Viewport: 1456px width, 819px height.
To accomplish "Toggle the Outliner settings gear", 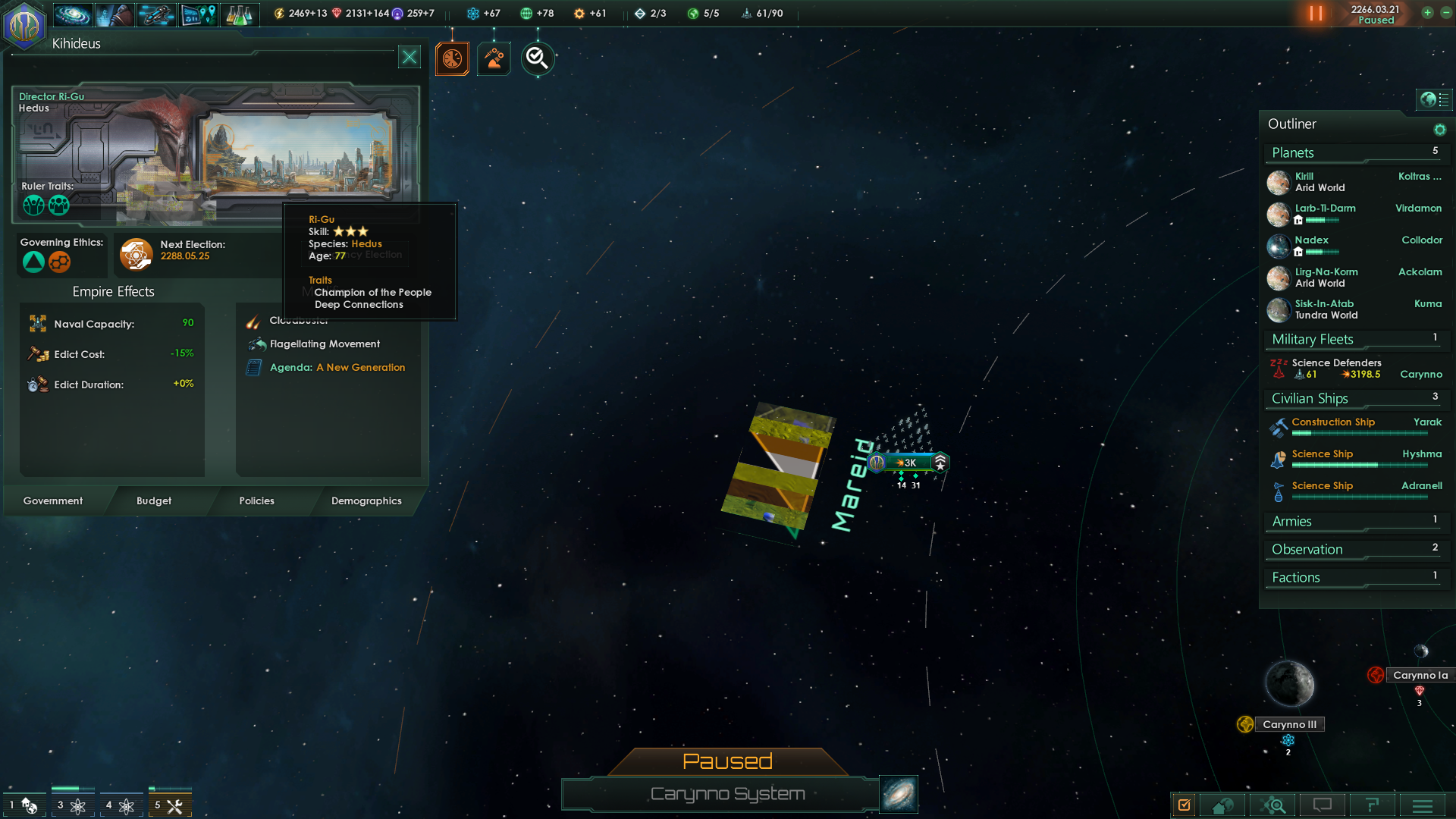I will click(x=1440, y=130).
